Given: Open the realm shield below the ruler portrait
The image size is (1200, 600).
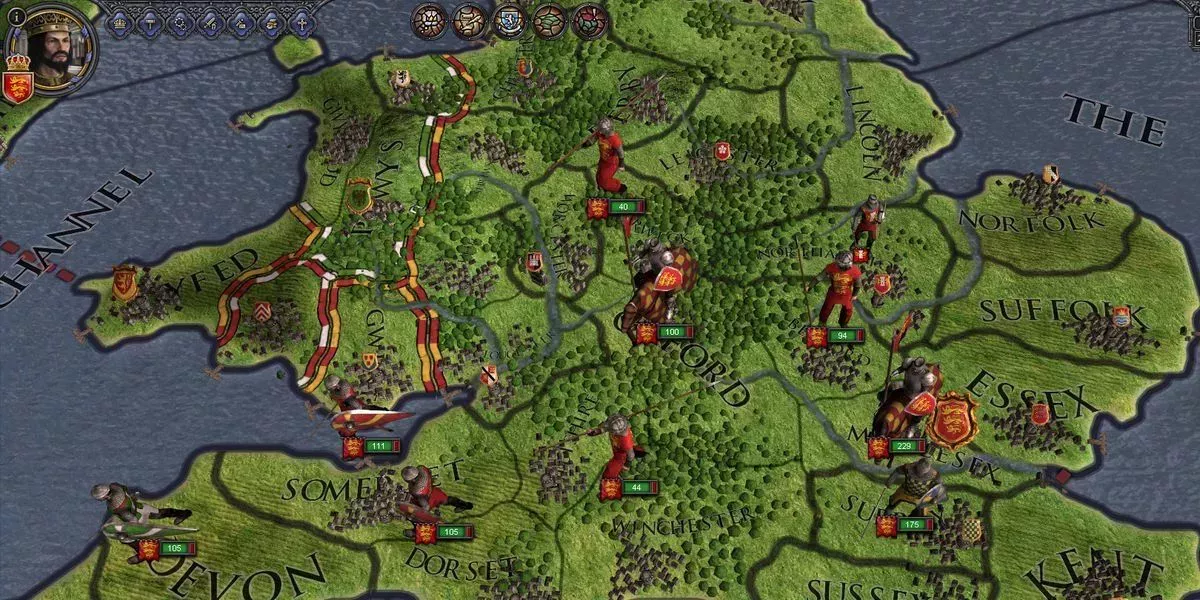Looking at the screenshot, I should 17,85.
